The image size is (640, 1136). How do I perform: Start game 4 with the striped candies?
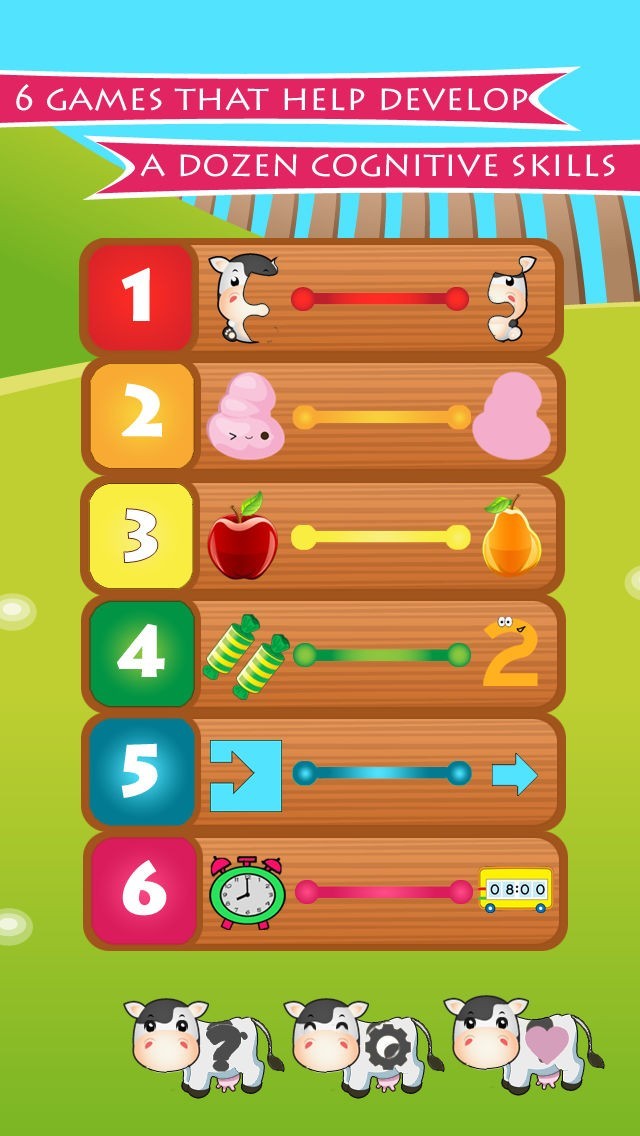[x=322, y=655]
